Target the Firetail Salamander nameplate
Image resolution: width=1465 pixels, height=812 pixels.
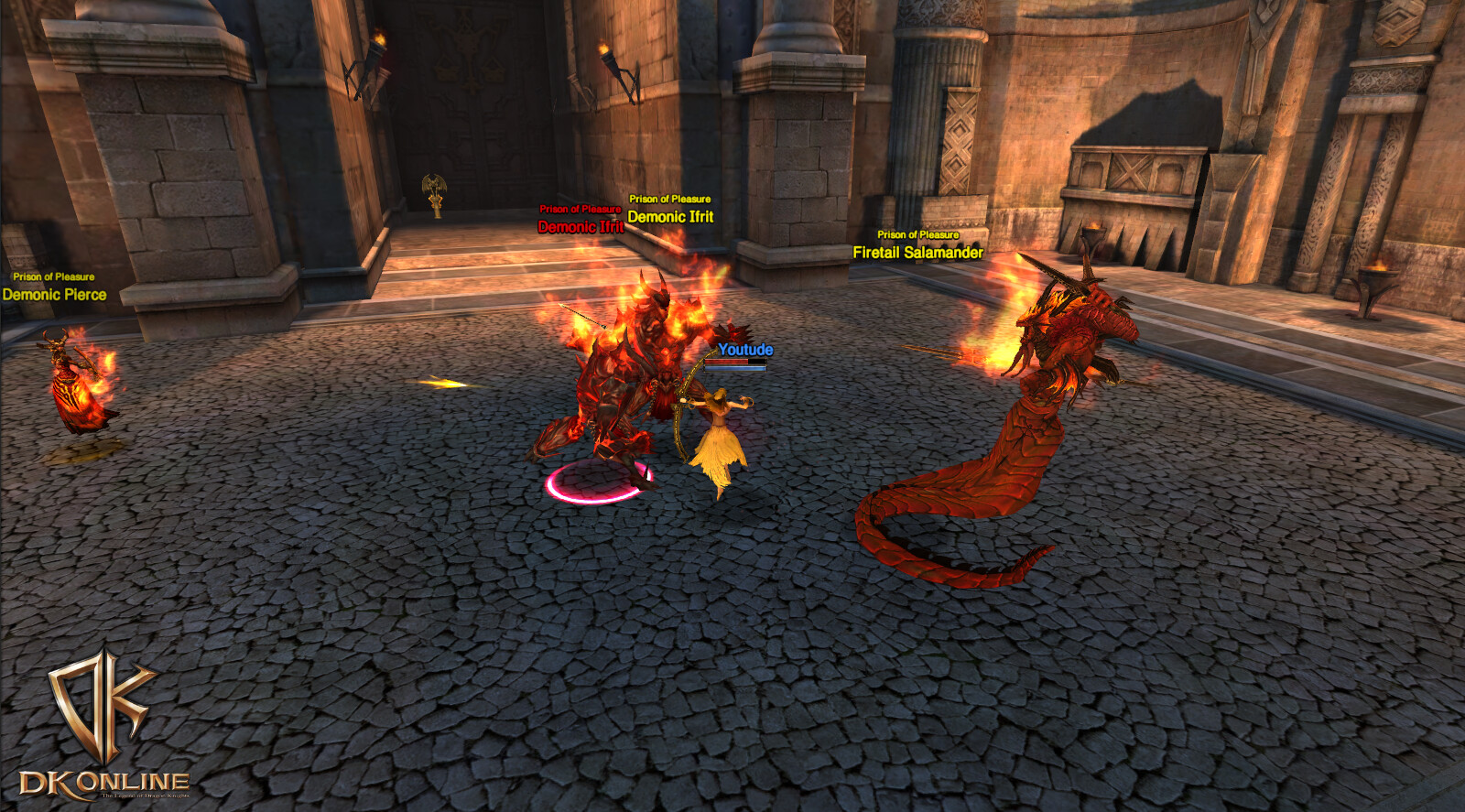[x=917, y=253]
